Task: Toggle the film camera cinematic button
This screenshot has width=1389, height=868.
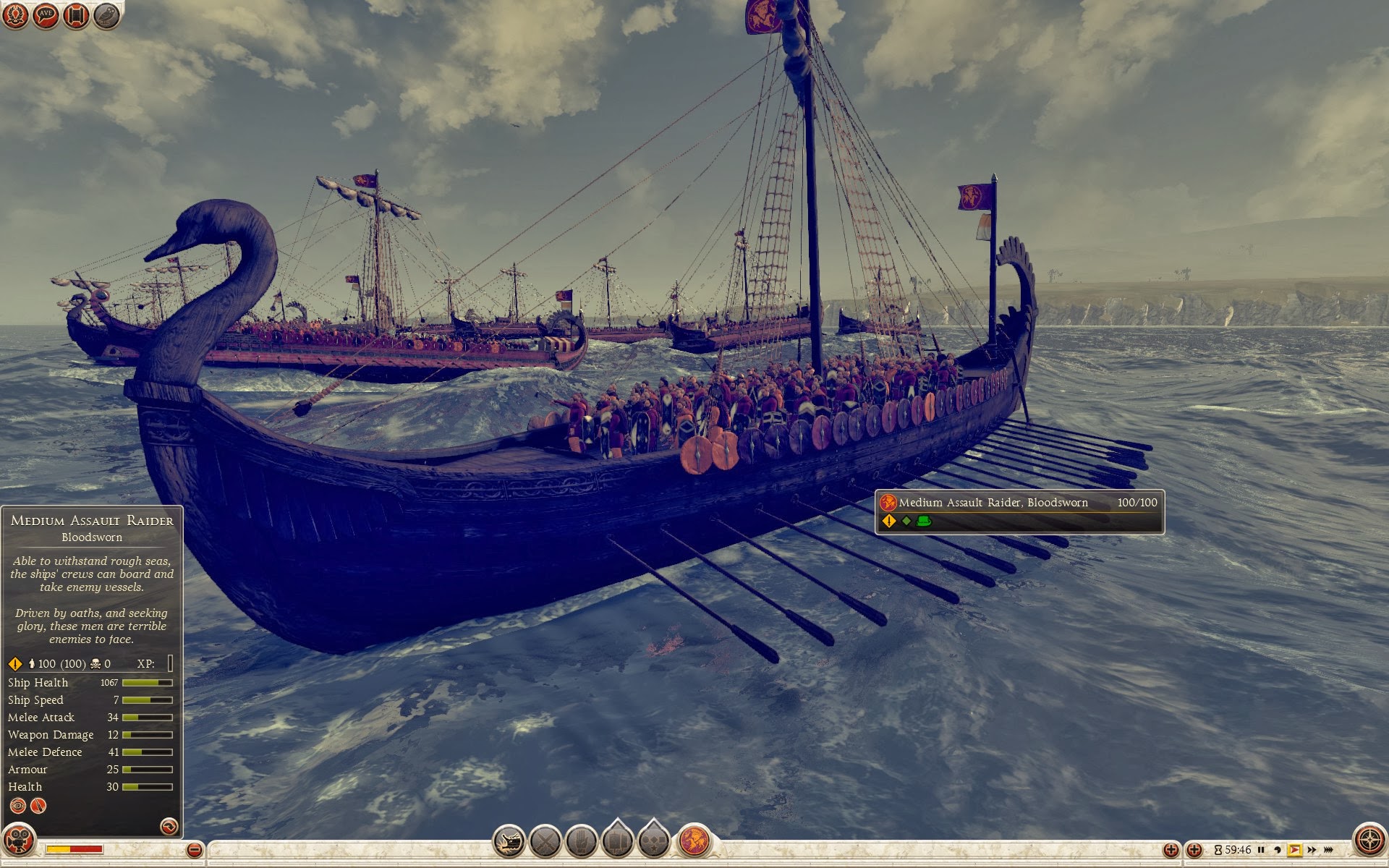Action: (x=19, y=842)
